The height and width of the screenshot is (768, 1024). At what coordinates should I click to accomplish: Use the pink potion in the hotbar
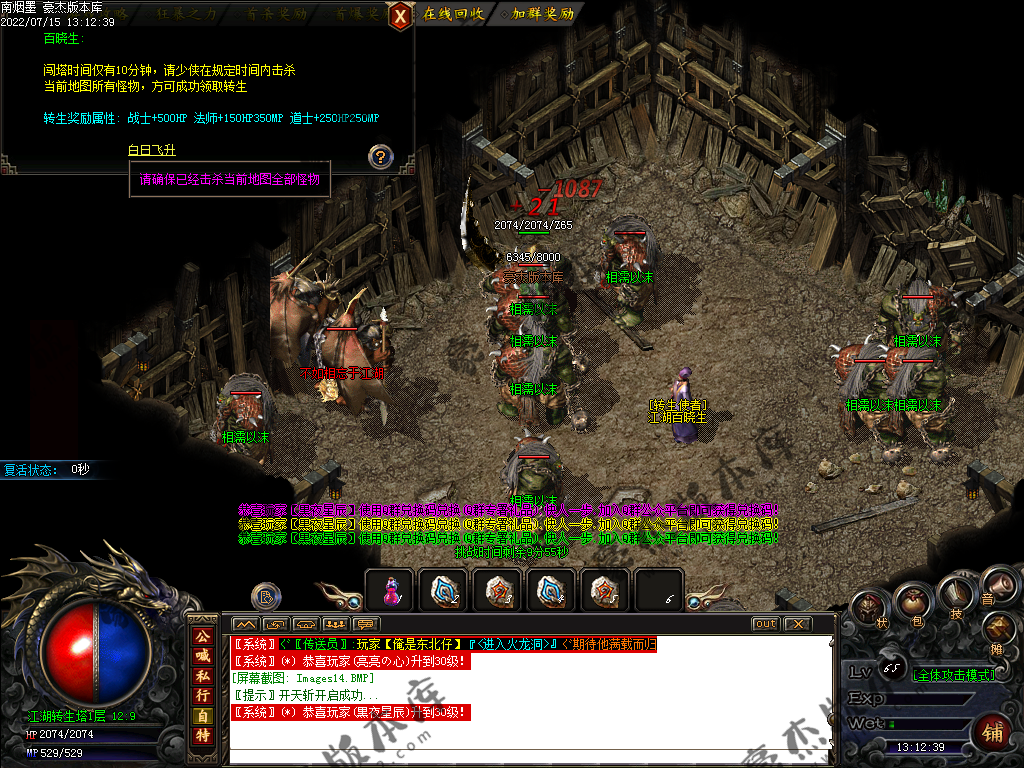click(391, 592)
